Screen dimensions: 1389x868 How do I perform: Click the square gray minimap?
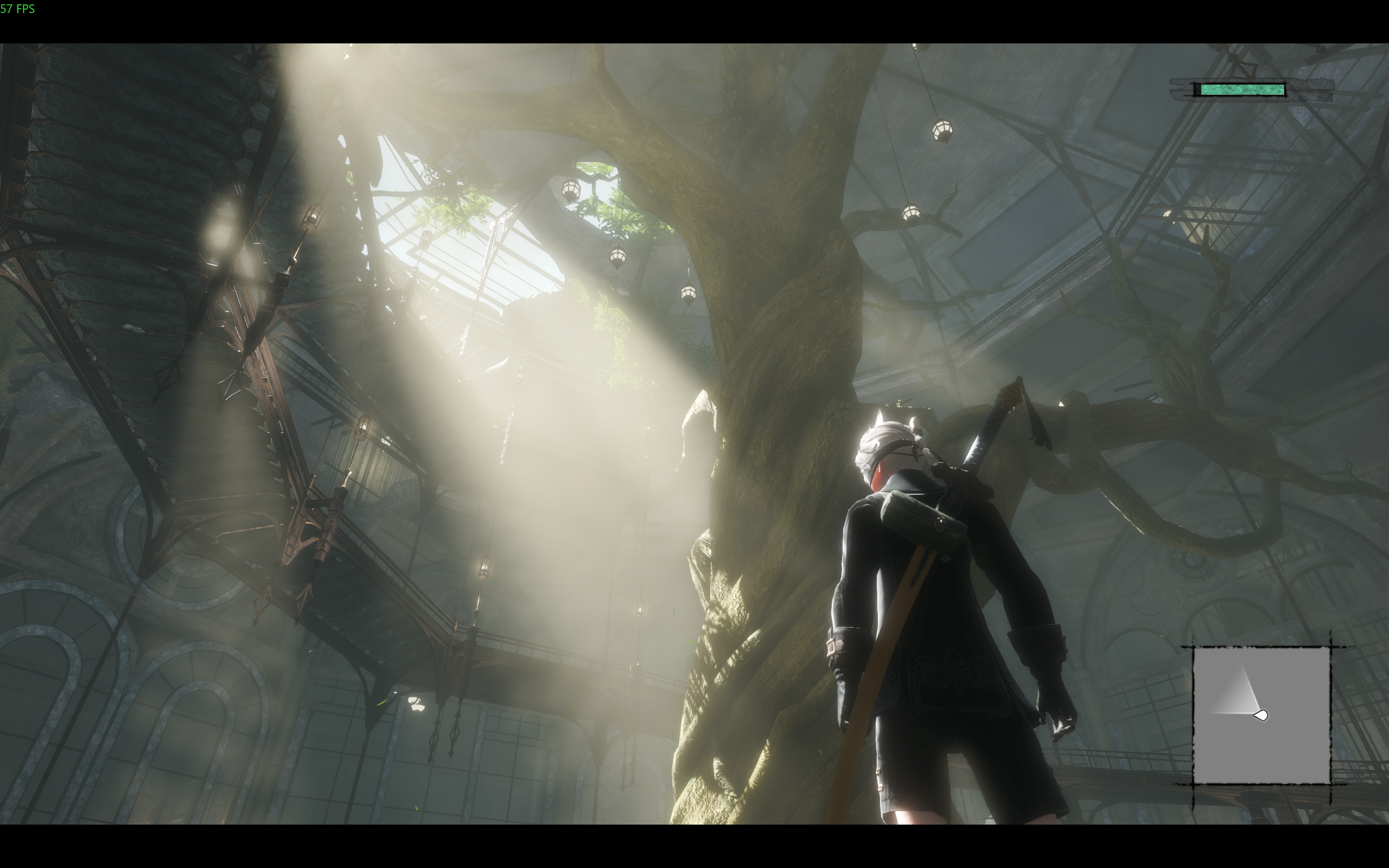click(x=1261, y=714)
